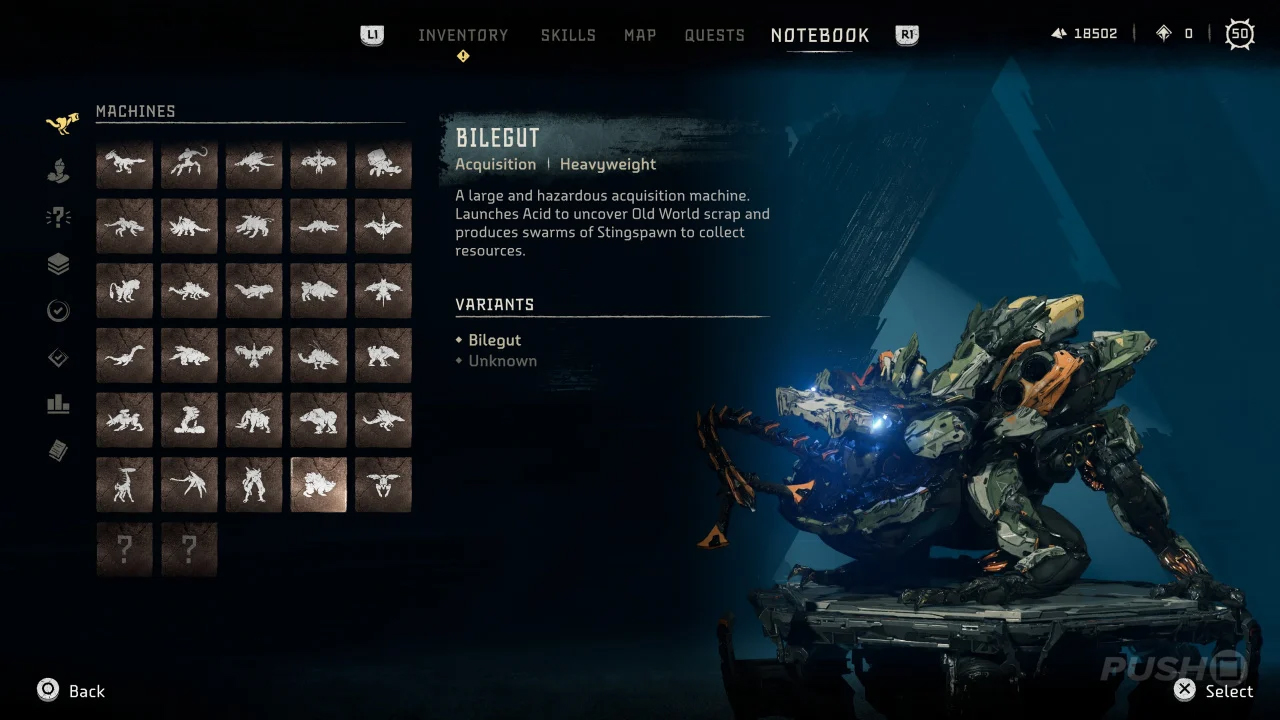The height and width of the screenshot is (720, 1280).
Task: Open the stacked layers category icon
Action: pos(59,264)
